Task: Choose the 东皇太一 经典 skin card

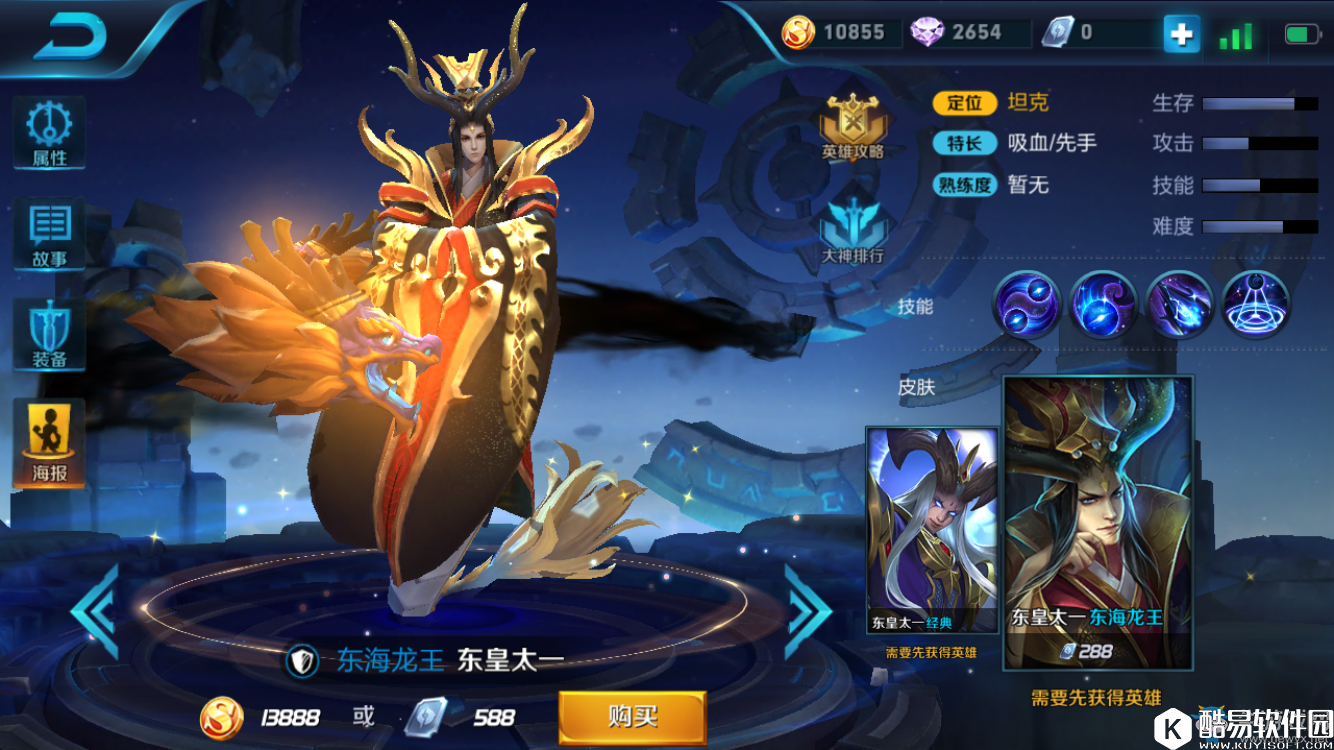Action: pos(931,530)
